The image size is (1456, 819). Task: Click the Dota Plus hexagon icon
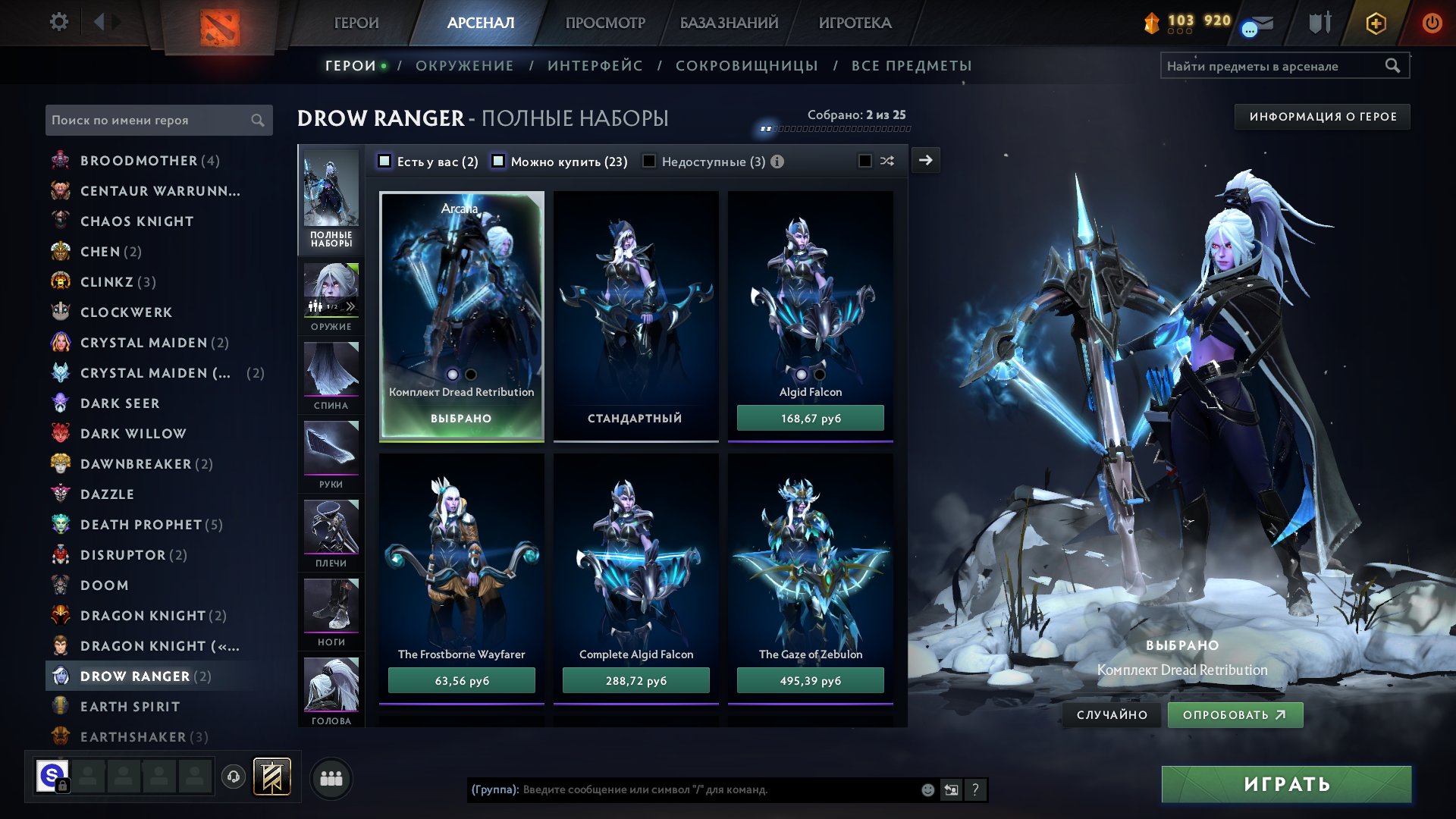1377,23
